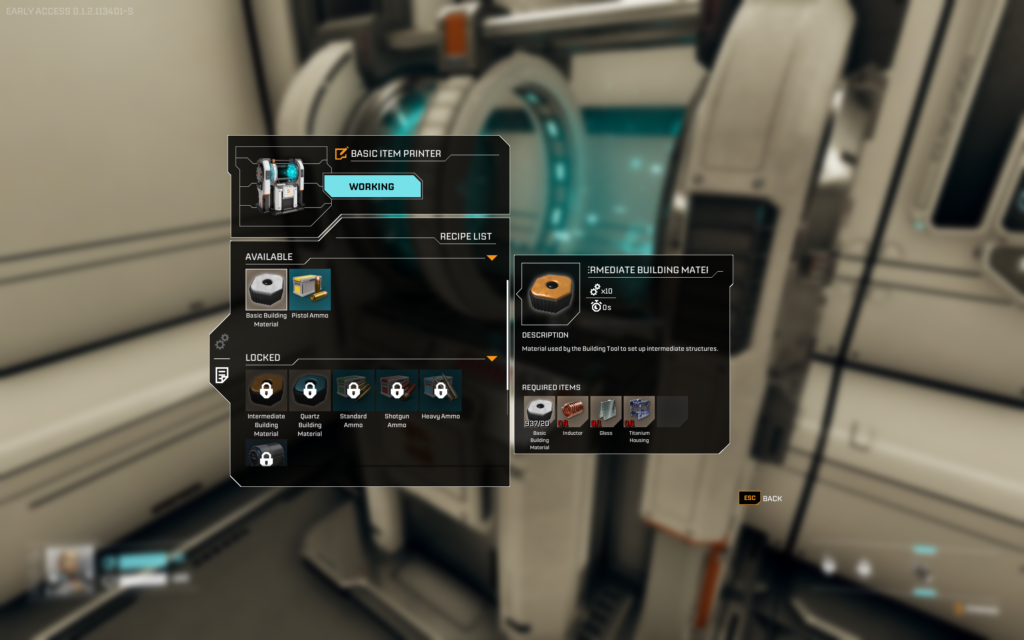Switch to the gears settings tab
This screenshot has width=1024, height=640.
tap(222, 342)
